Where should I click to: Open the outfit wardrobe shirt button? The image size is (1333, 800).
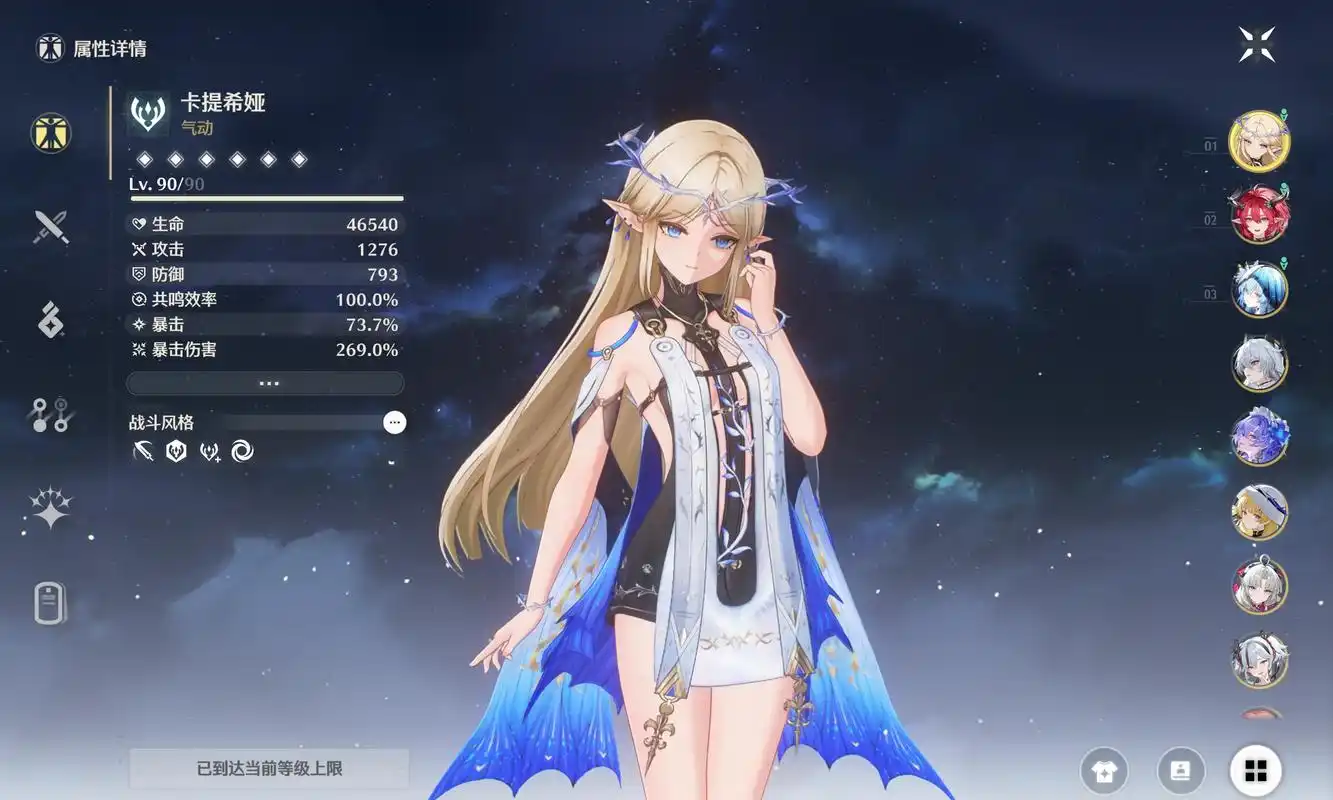(1104, 771)
